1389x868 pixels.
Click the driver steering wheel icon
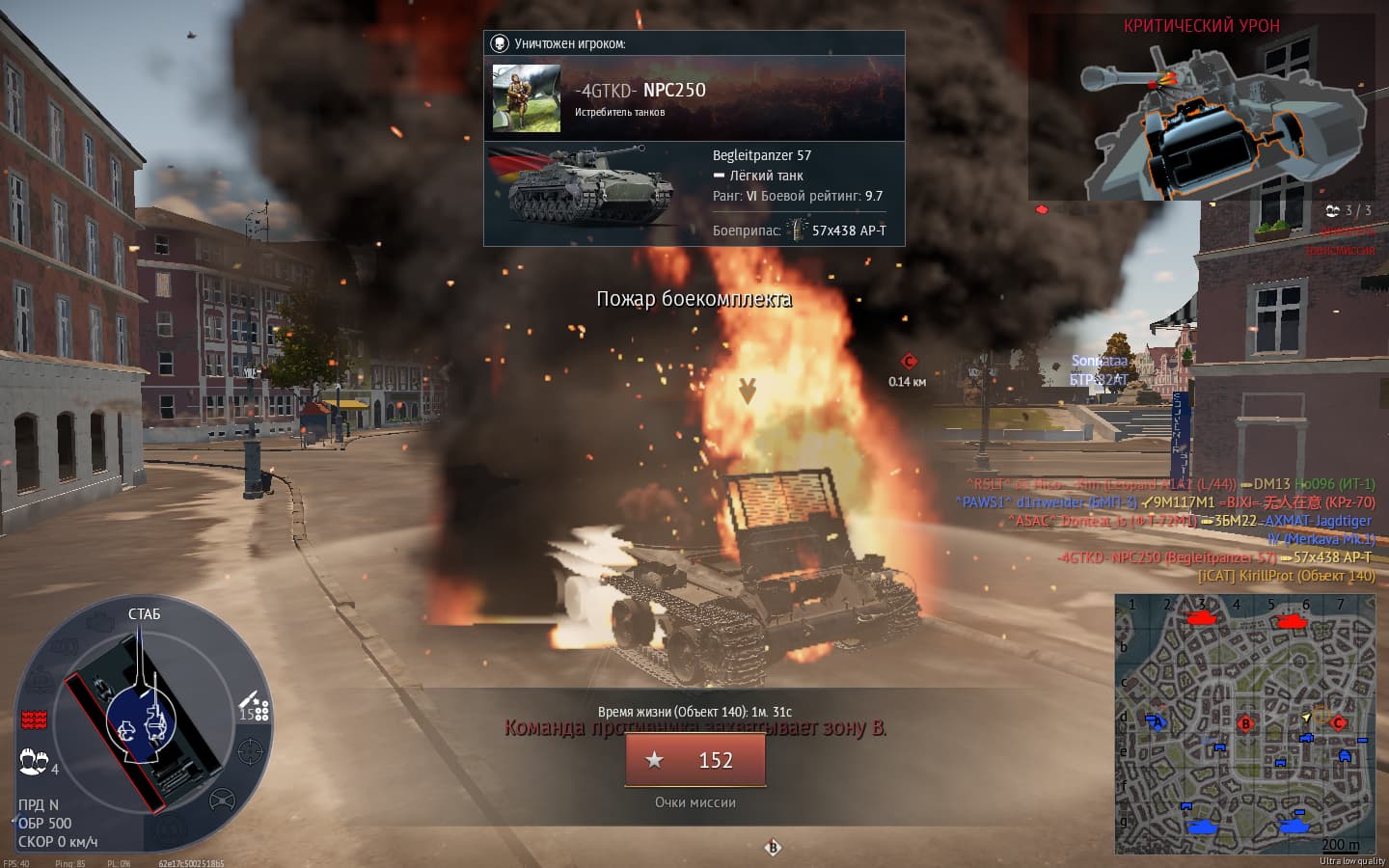pyautogui.click(x=222, y=800)
